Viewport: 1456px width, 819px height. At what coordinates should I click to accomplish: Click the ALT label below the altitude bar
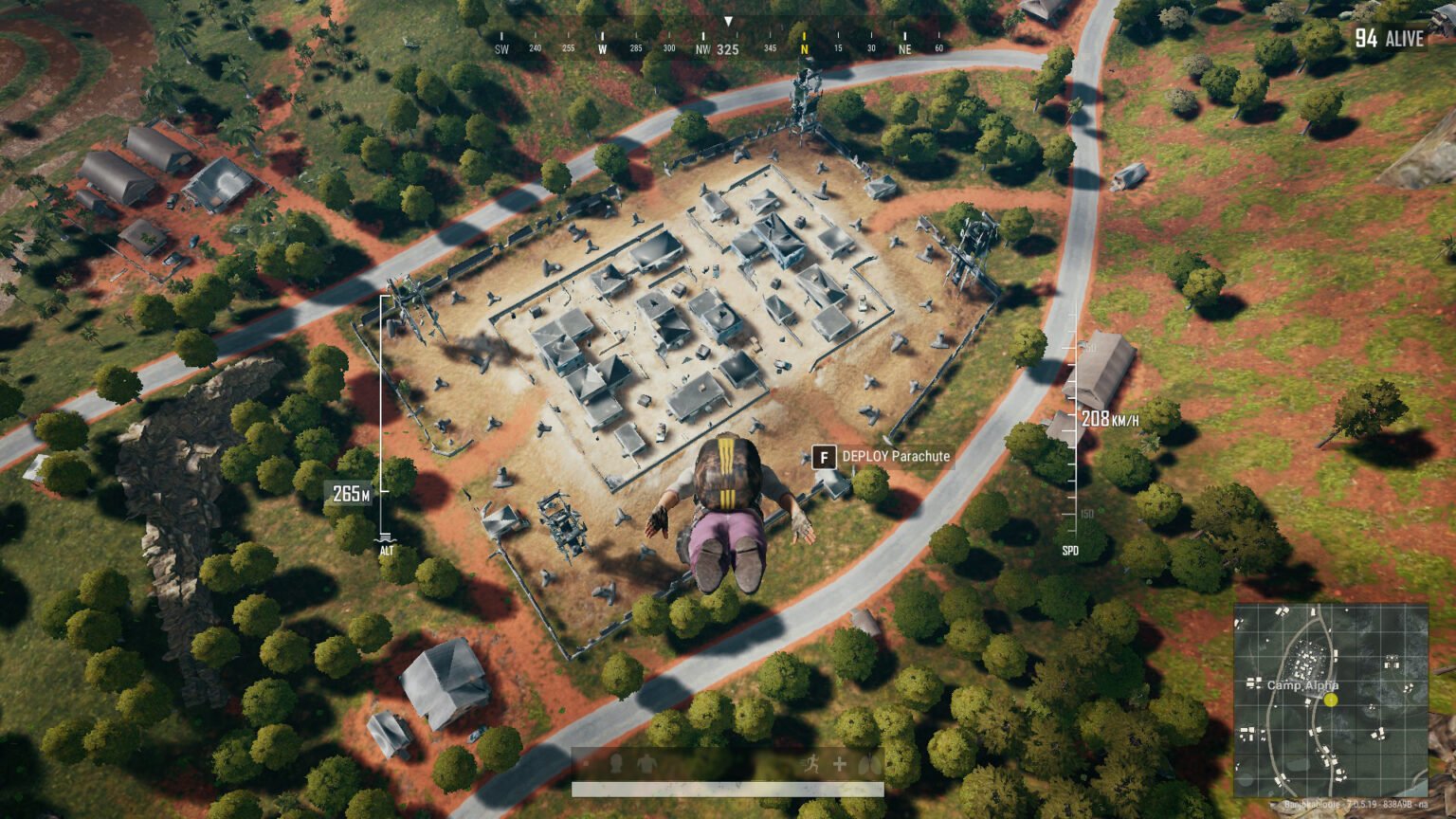387,548
